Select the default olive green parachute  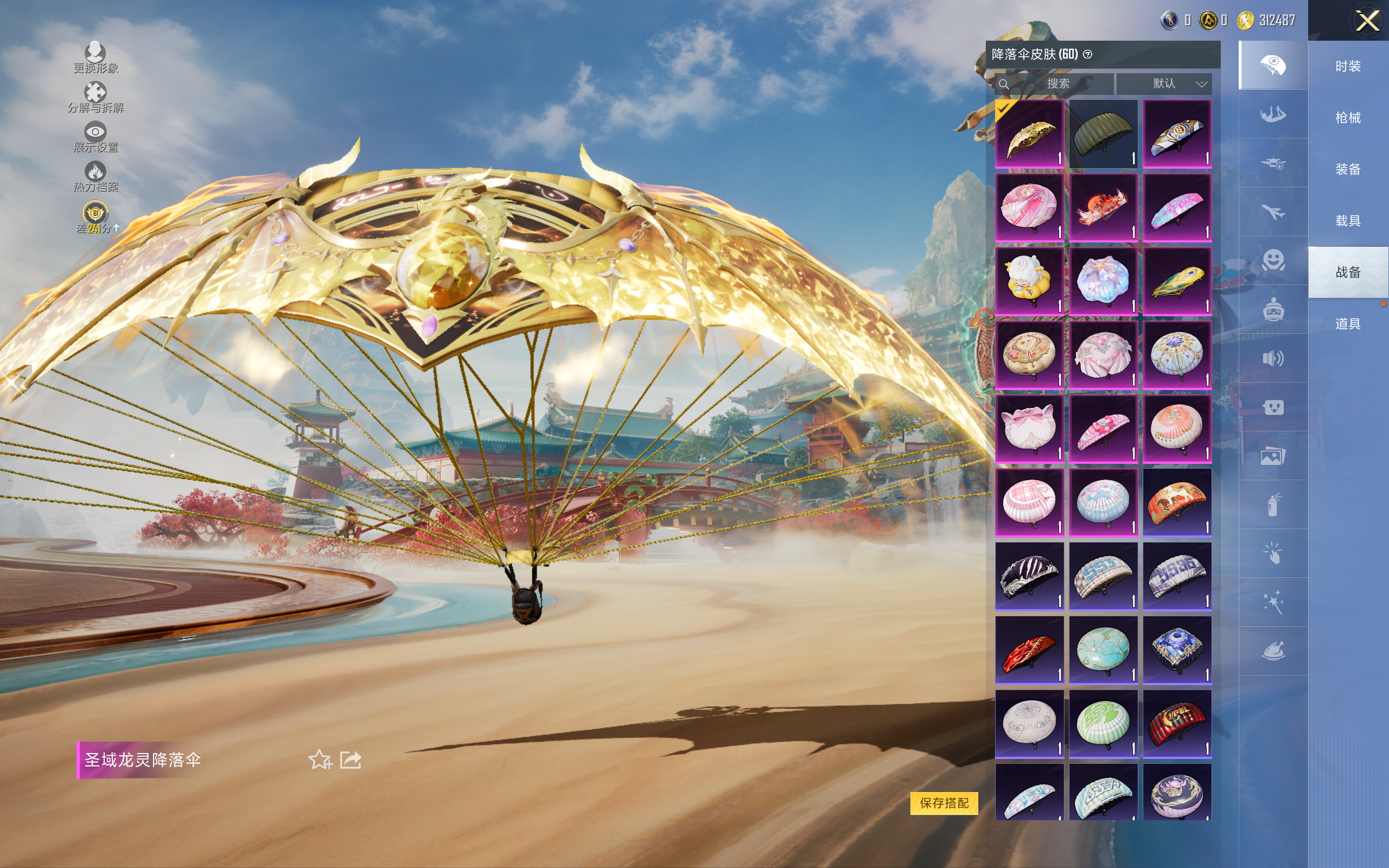tap(1103, 134)
